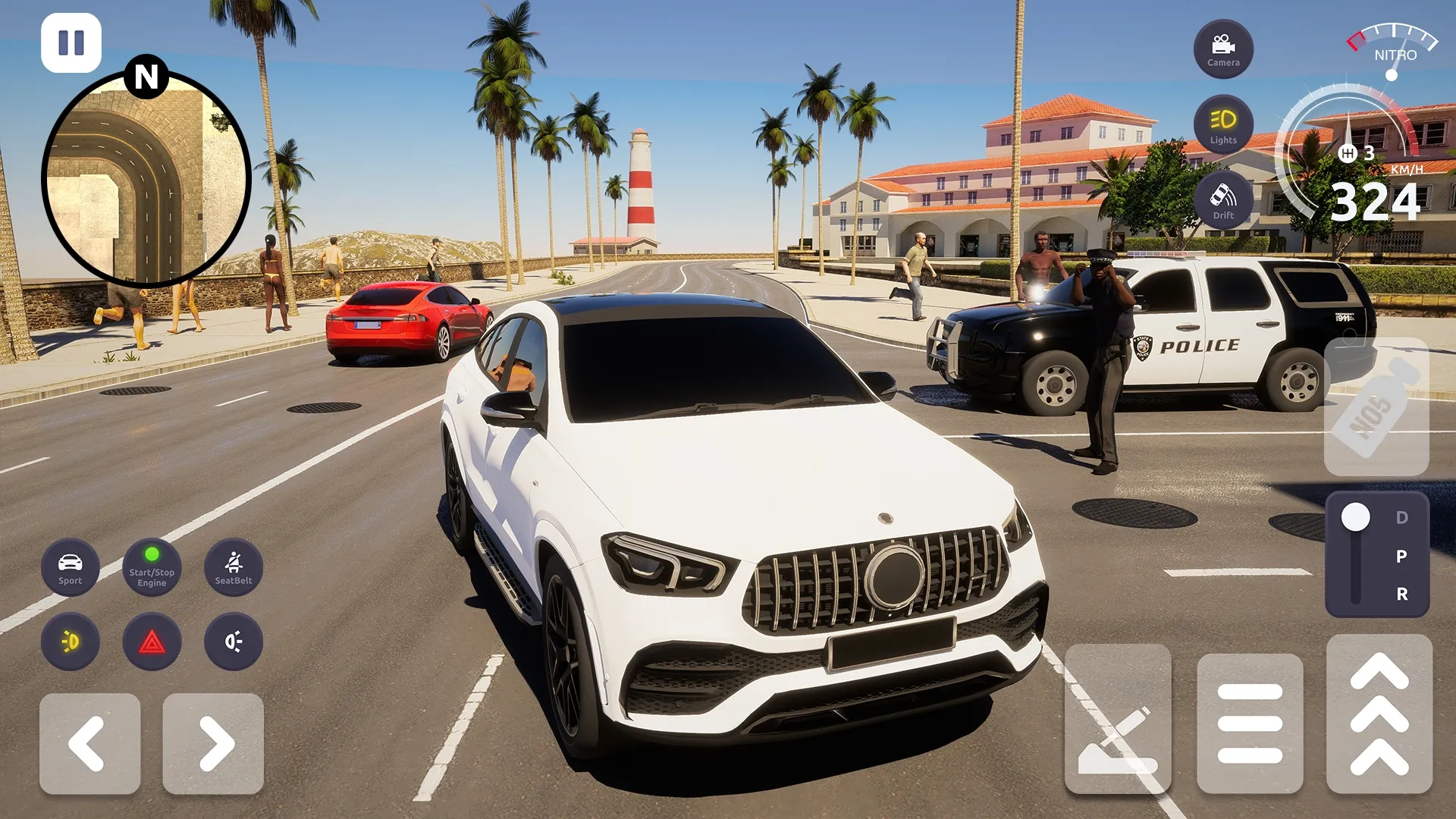The height and width of the screenshot is (819, 1456).
Task: Activate Drift mode
Action: [1223, 200]
